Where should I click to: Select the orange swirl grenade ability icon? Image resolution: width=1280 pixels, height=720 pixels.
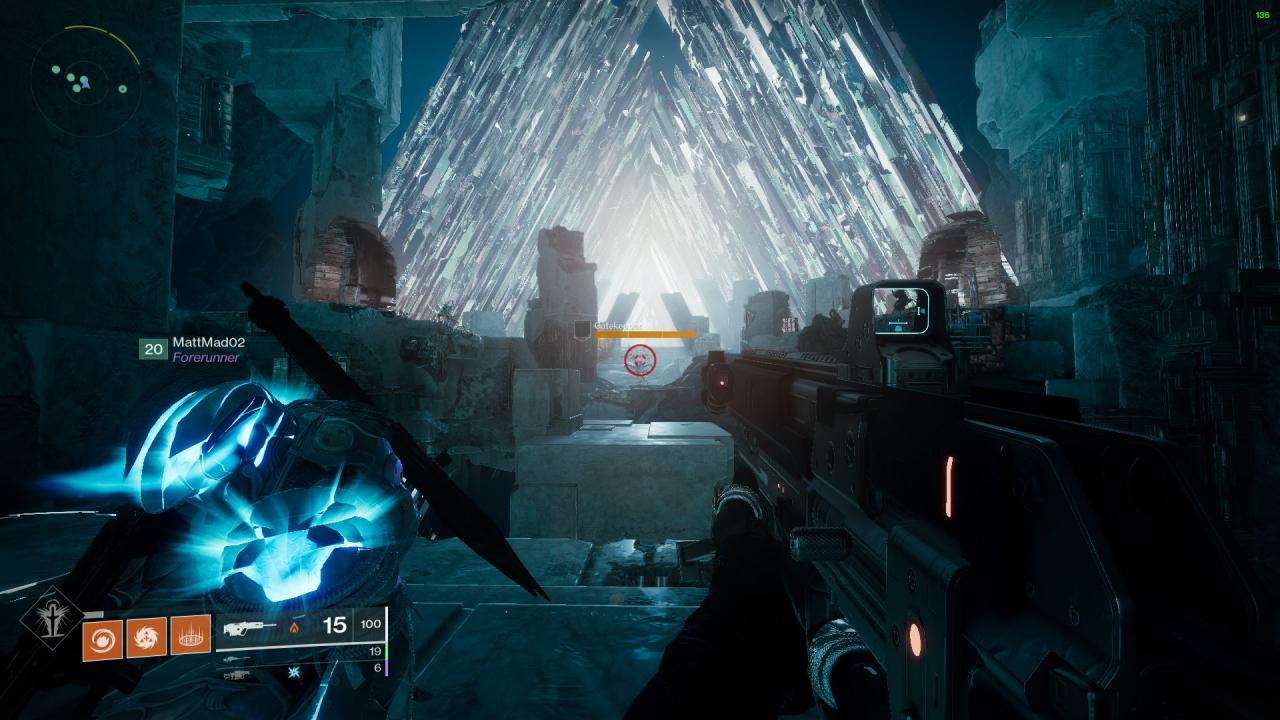point(102,637)
